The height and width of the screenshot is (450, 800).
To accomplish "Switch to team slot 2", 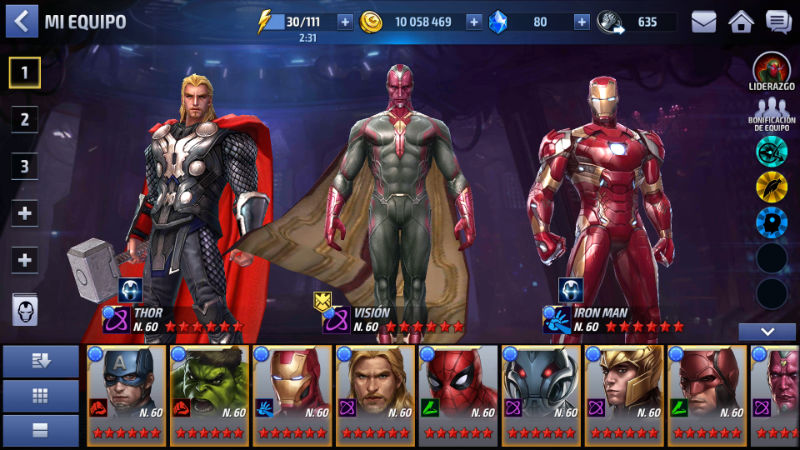I will click(x=25, y=119).
